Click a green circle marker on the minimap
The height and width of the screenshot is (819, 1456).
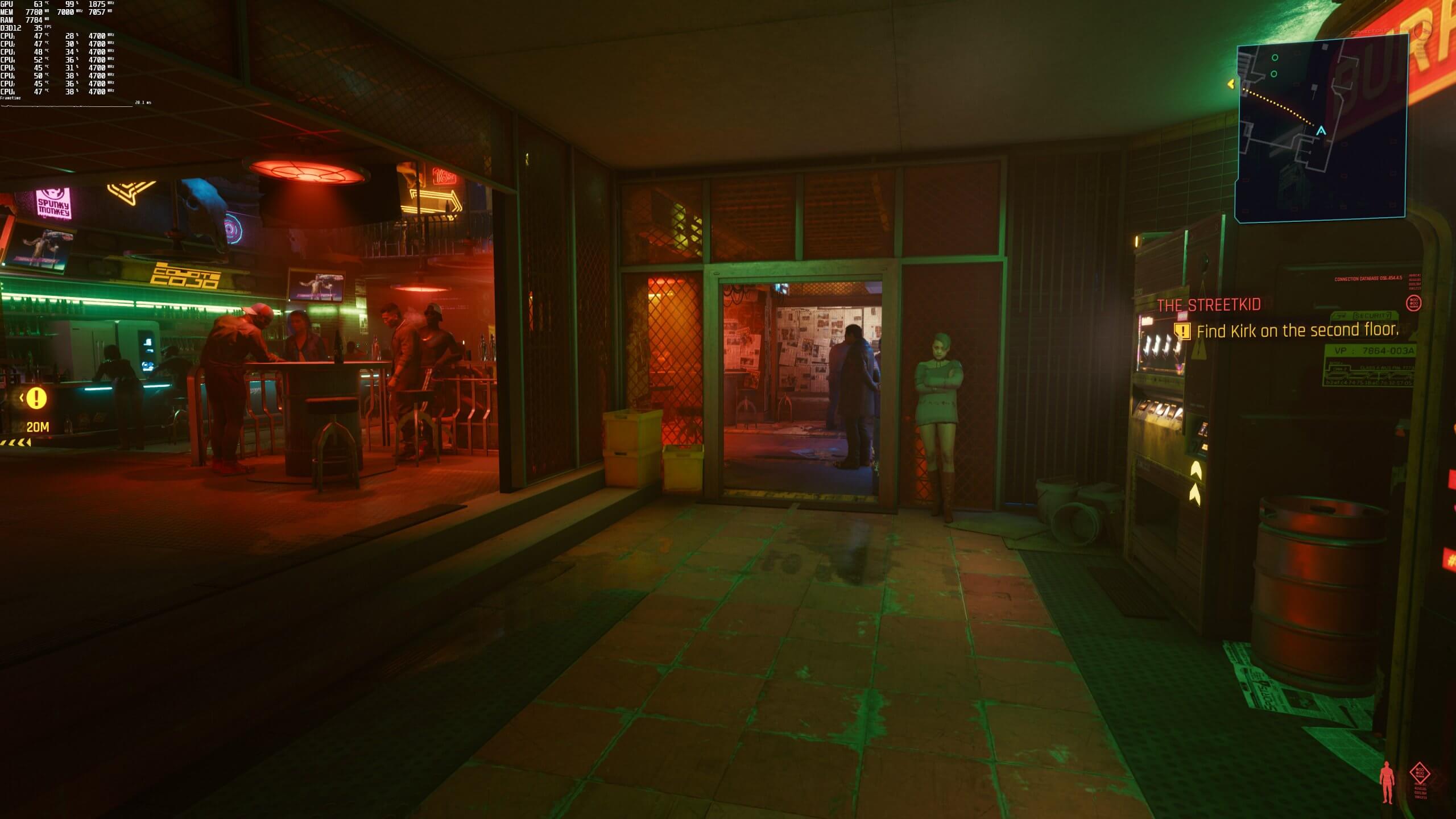click(x=1275, y=58)
